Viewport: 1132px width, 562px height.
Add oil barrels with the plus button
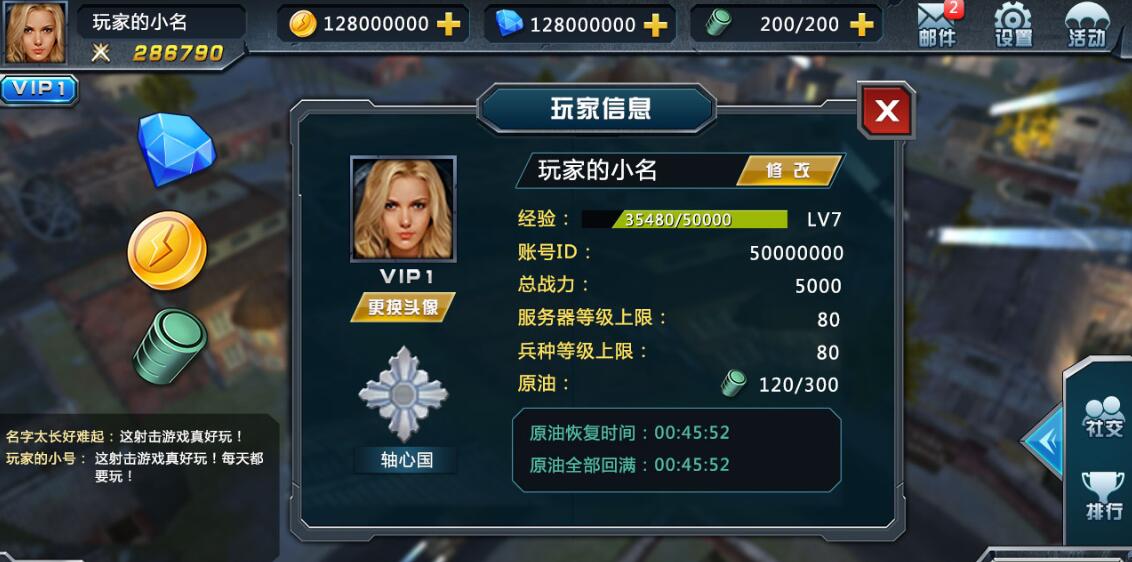861,24
